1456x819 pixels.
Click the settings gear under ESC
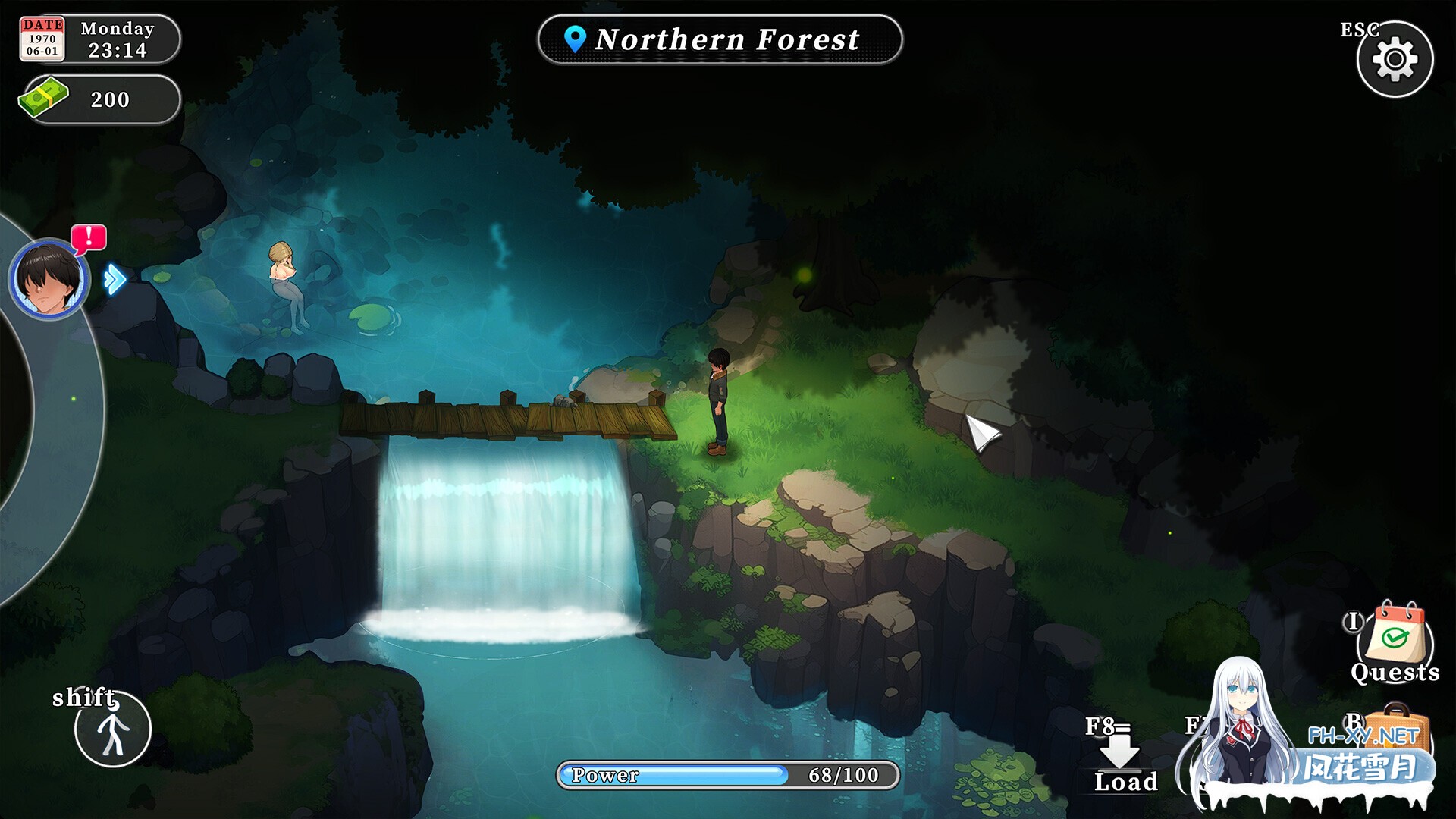[x=1397, y=58]
